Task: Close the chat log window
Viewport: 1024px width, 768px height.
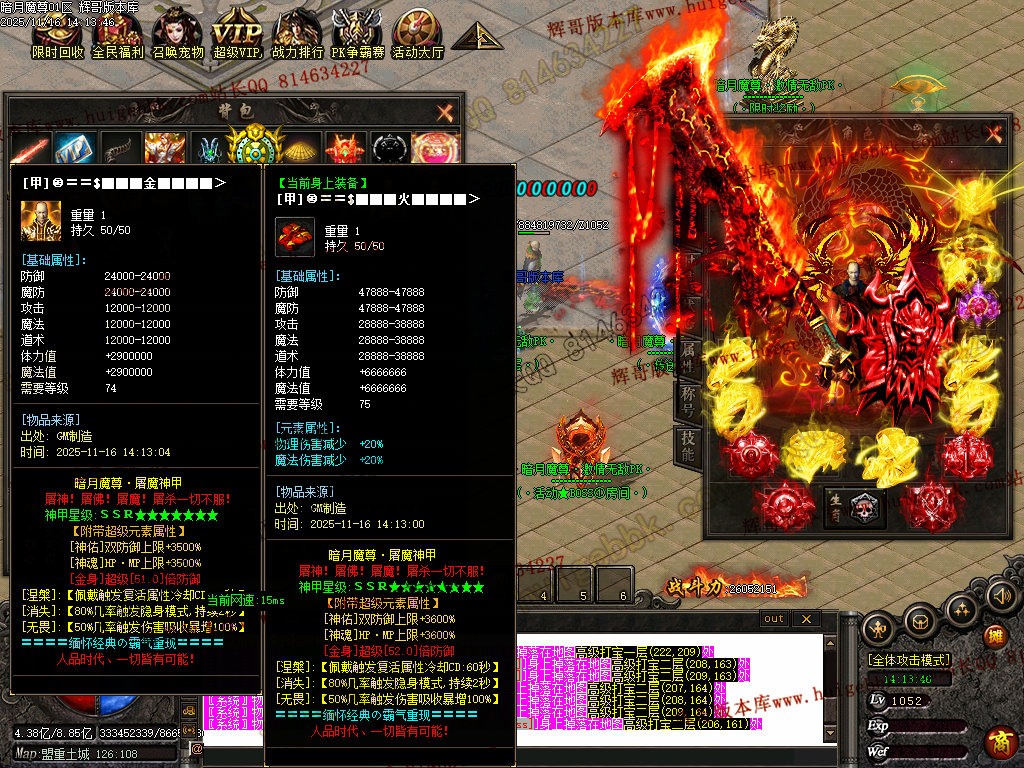Action: click(805, 619)
